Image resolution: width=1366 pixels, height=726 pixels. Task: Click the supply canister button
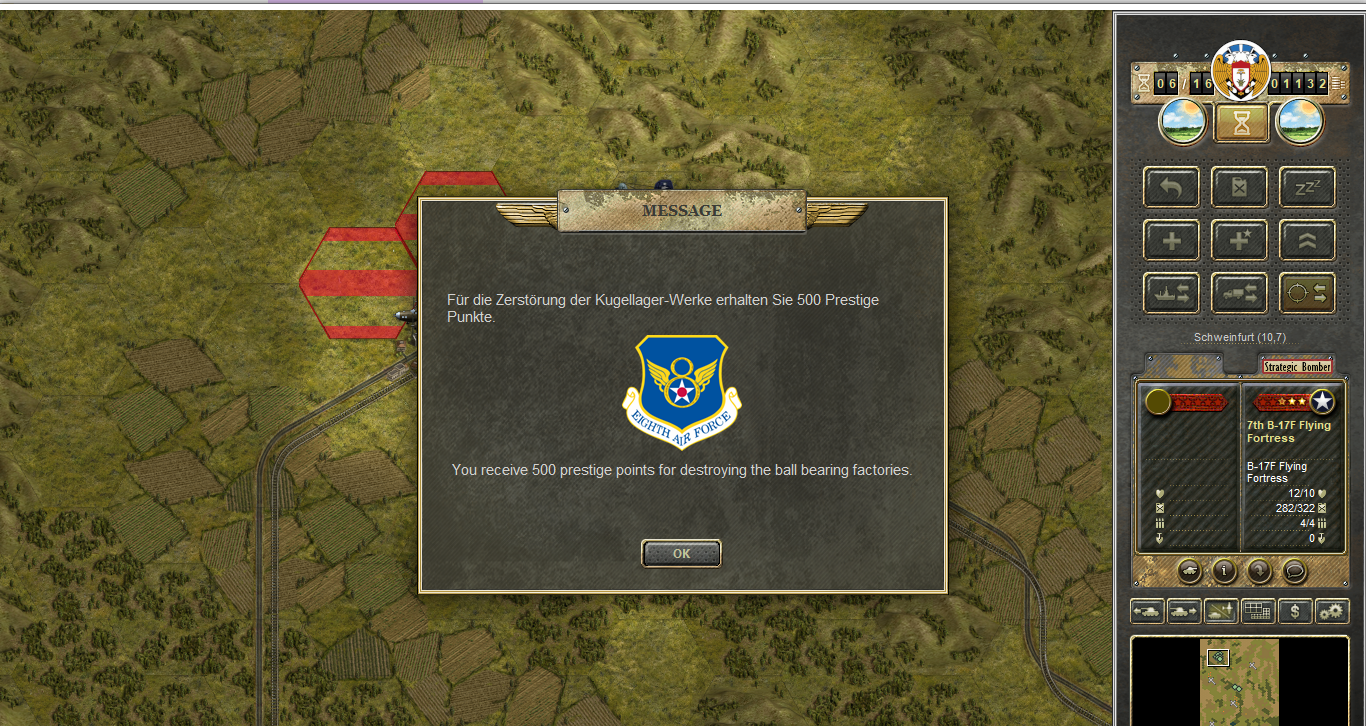click(1240, 187)
